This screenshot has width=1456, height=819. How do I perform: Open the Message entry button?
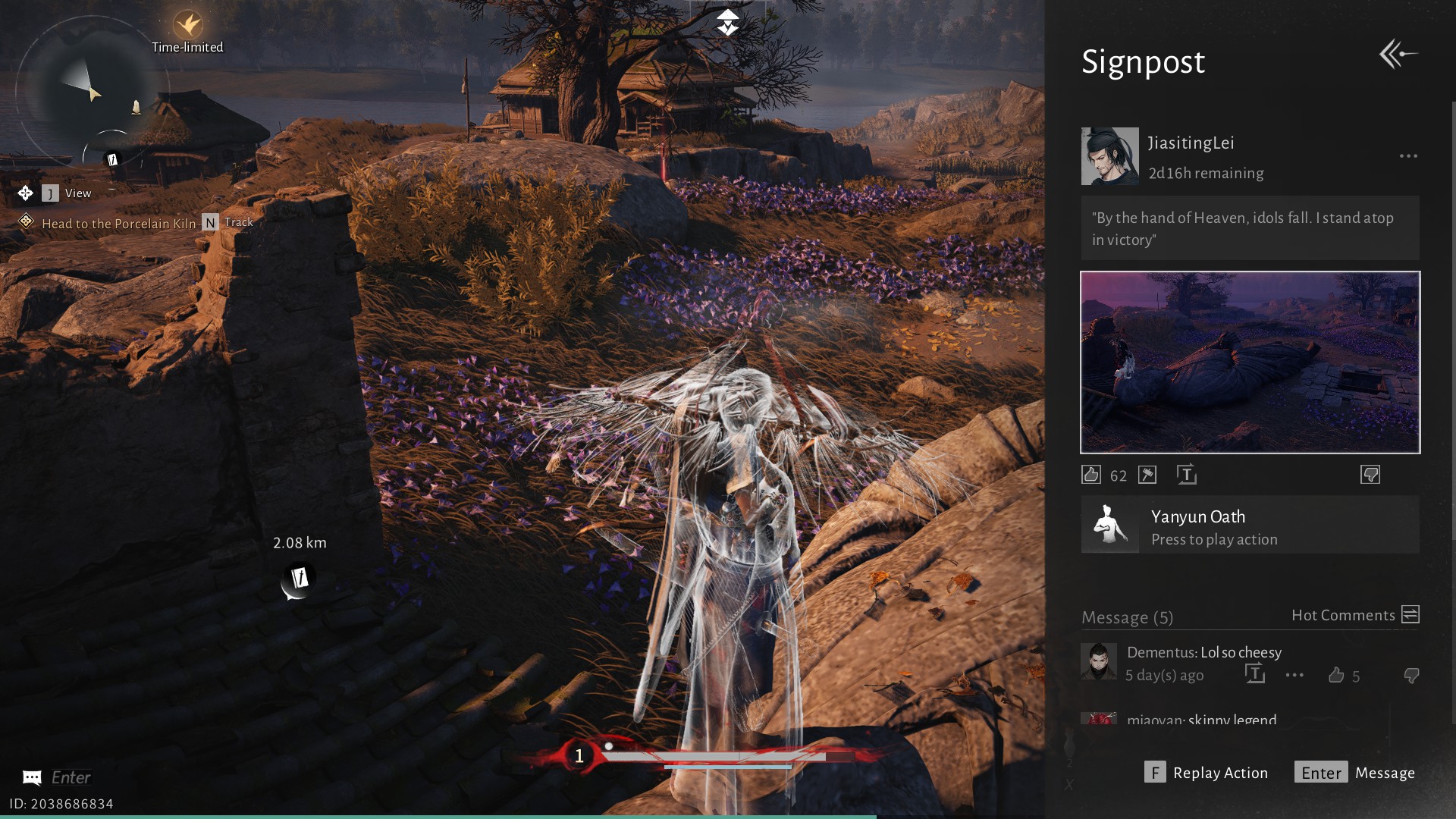click(1354, 773)
